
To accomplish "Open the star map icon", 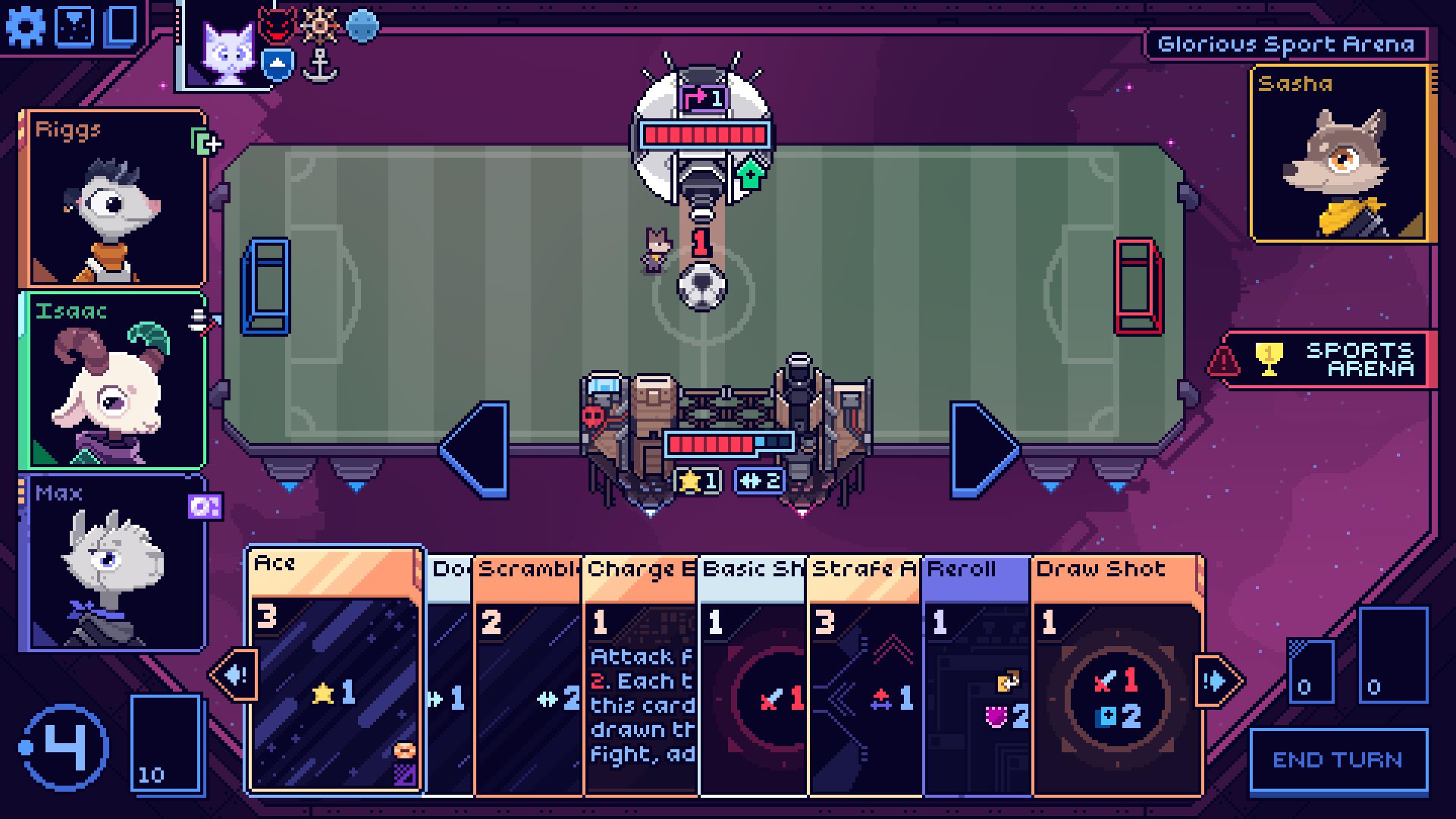I will tap(76, 27).
